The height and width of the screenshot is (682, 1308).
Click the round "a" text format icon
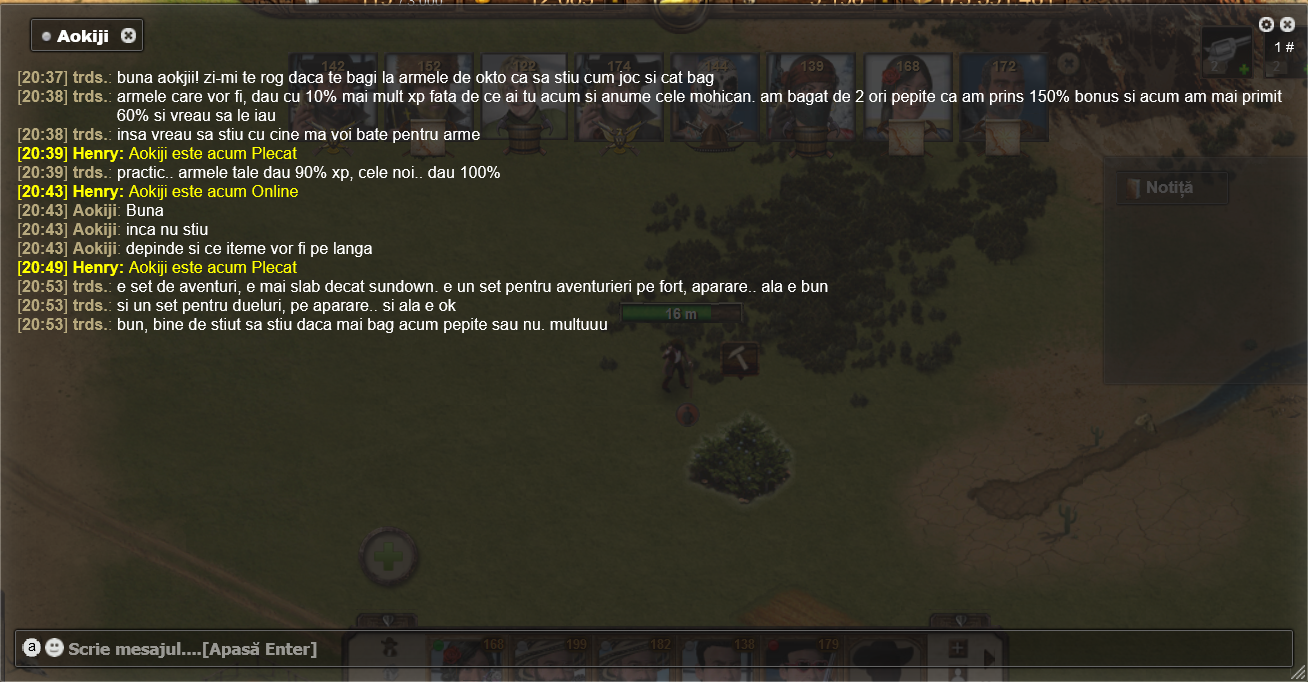pyautogui.click(x=32, y=648)
